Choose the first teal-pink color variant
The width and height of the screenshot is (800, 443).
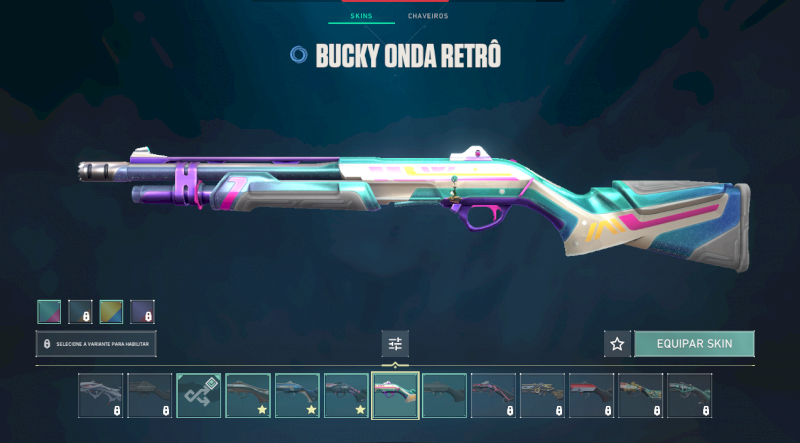49,312
